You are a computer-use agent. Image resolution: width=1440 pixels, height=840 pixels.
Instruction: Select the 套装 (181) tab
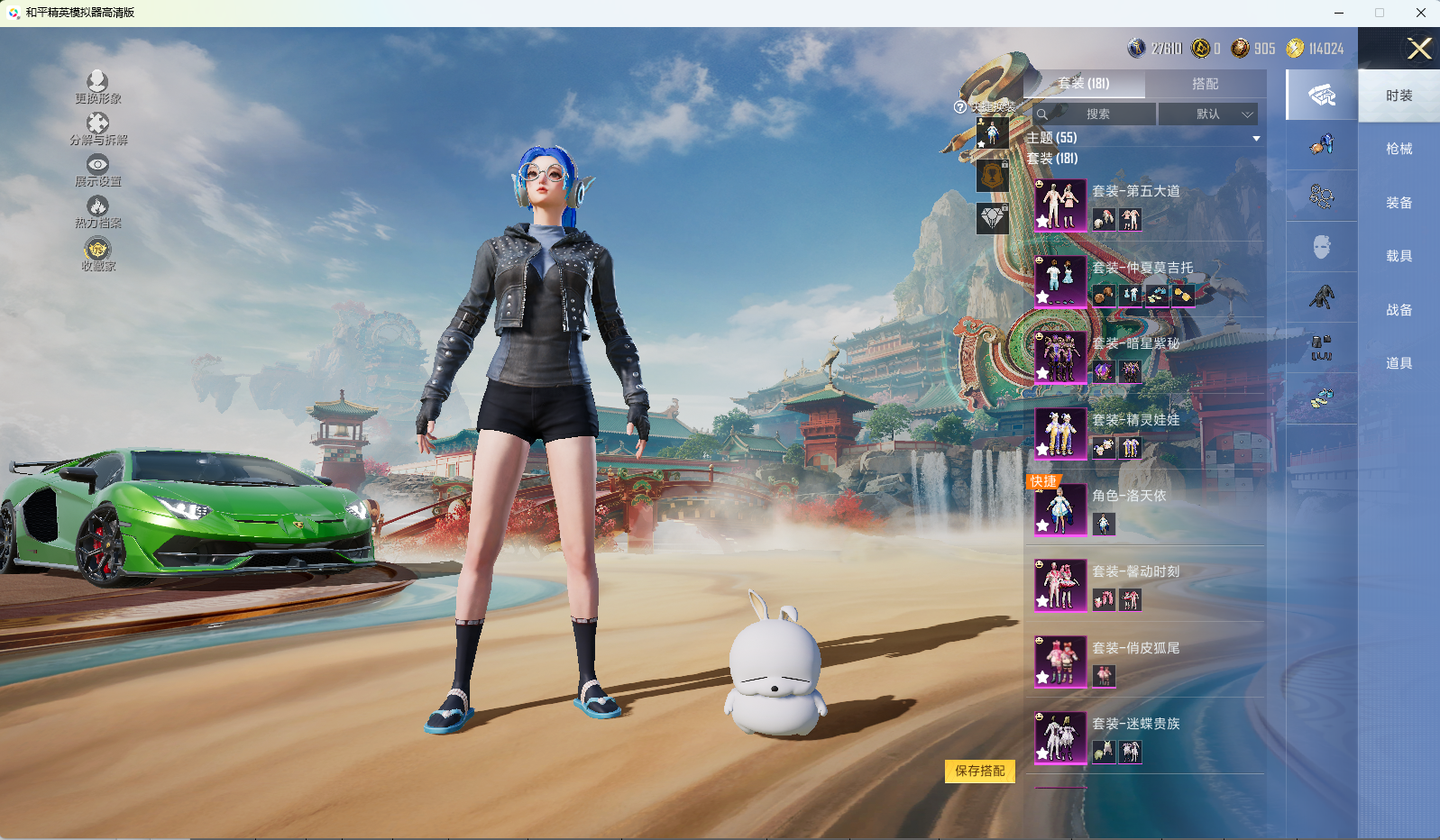(1084, 84)
